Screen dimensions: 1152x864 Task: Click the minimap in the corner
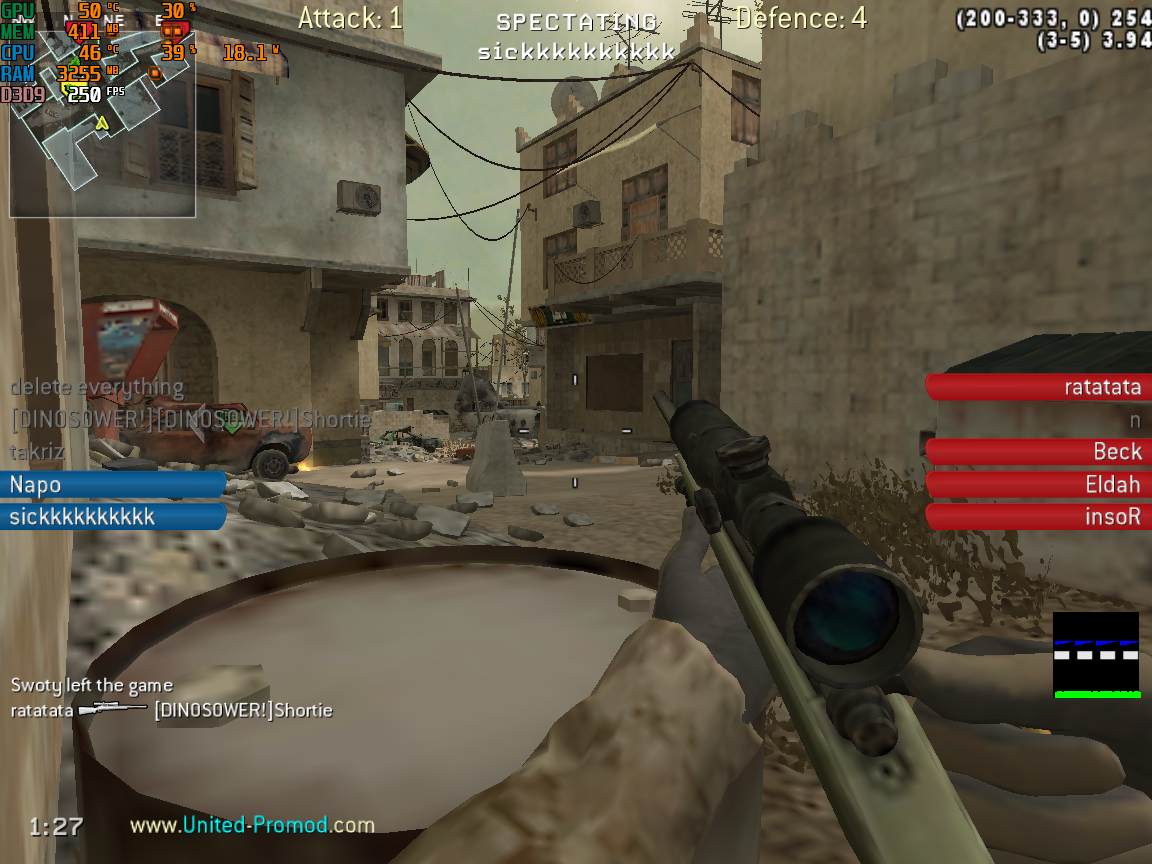click(x=102, y=120)
